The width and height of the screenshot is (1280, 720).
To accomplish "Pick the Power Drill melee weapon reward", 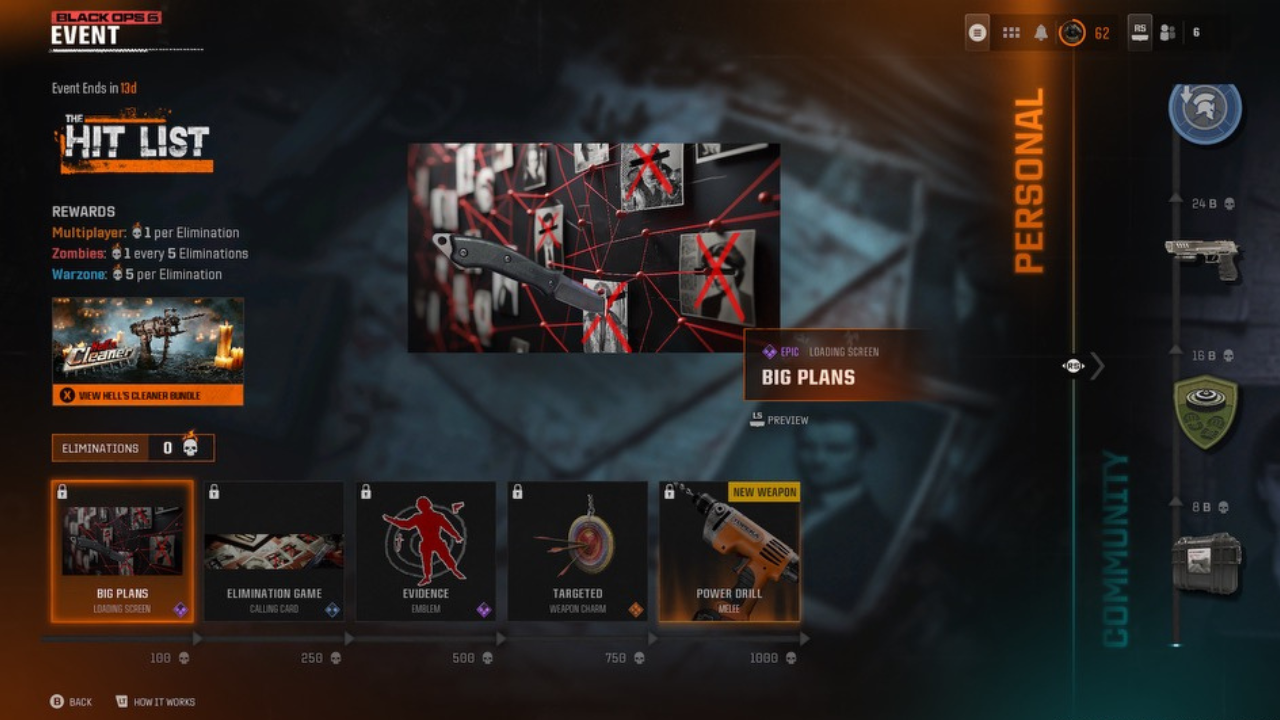I will click(729, 551).
